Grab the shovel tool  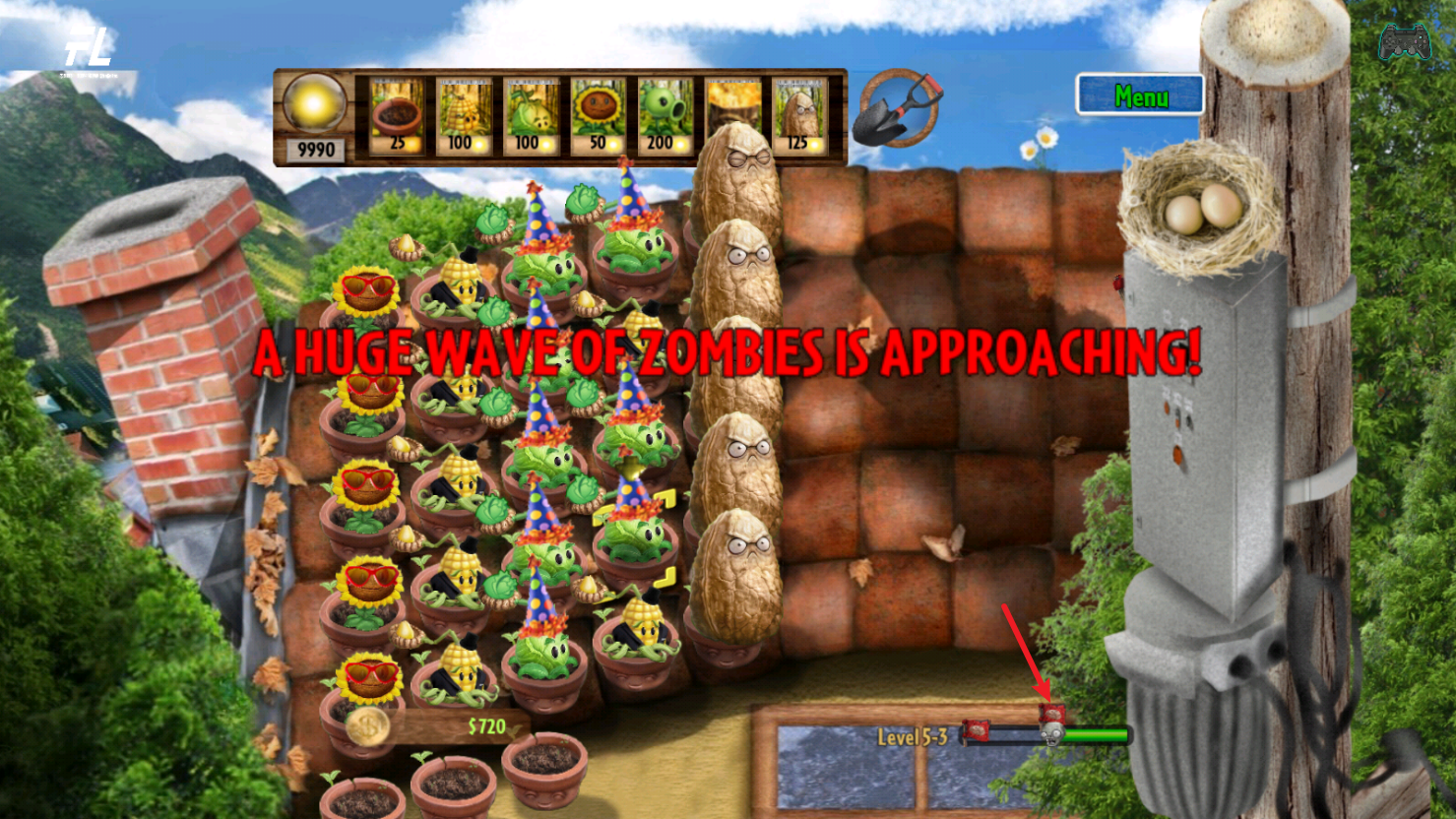(895, 109)
